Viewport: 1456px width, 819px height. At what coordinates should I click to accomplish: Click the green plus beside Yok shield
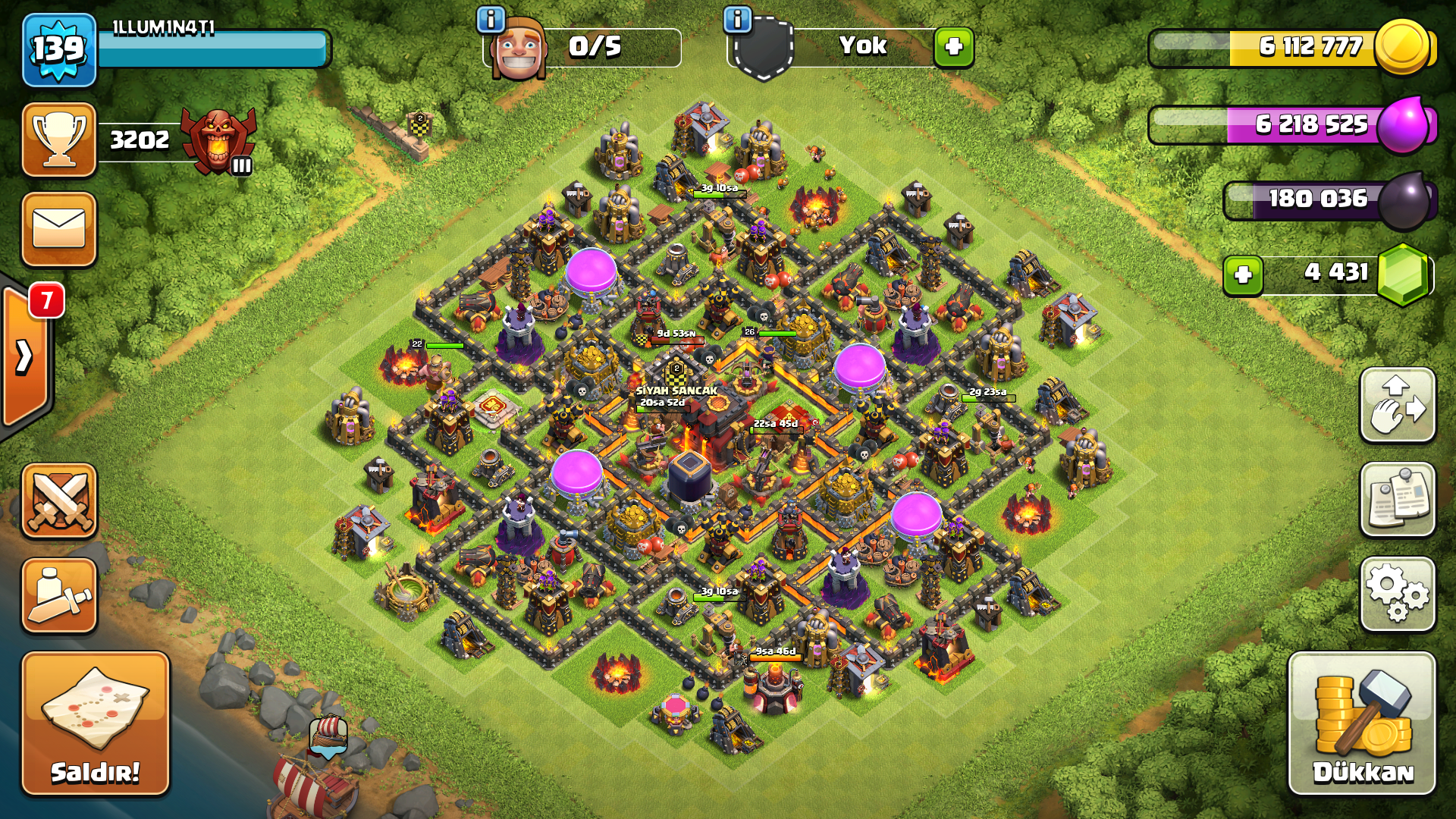point(953,47)
